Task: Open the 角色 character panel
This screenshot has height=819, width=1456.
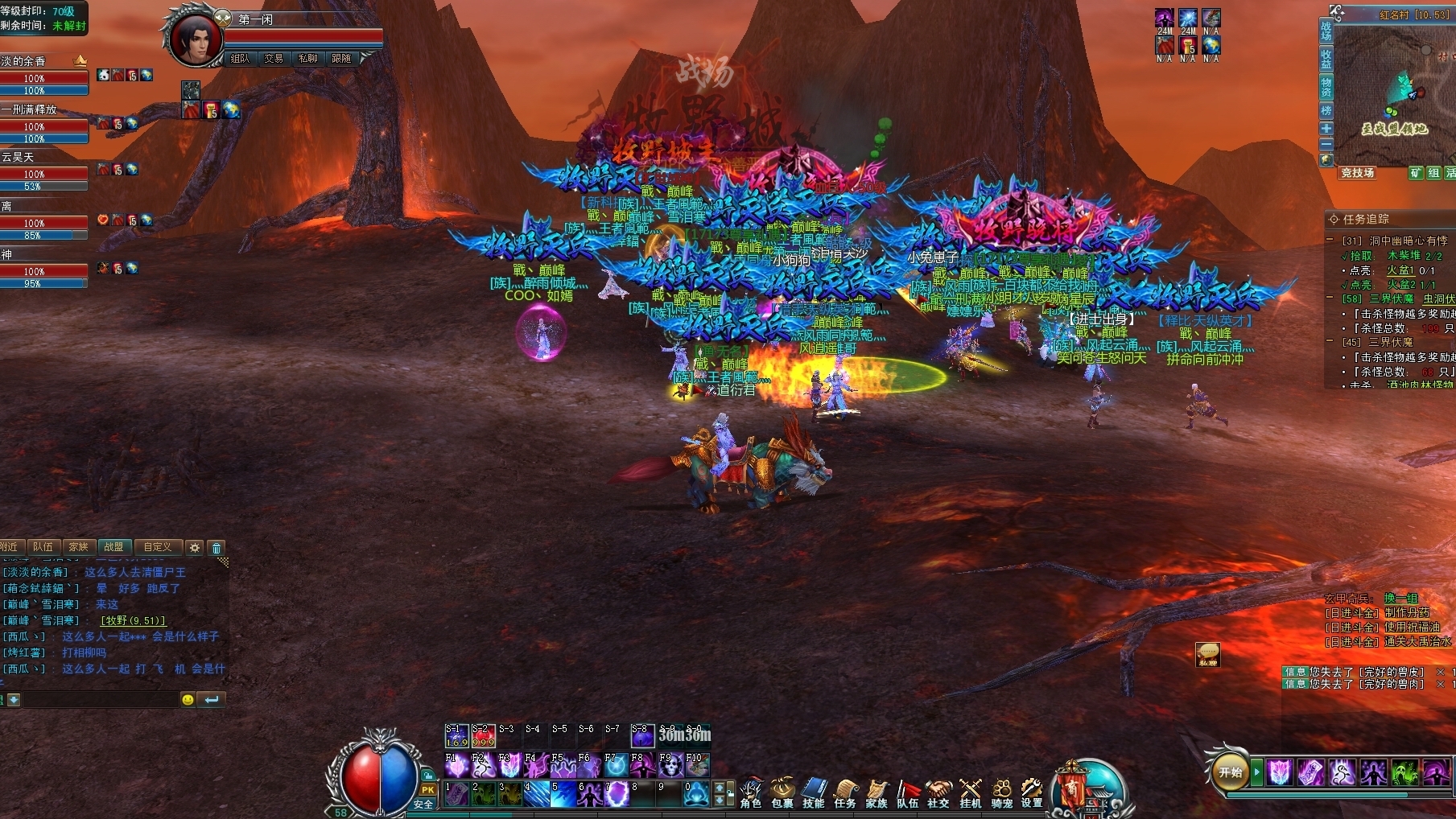Action: pos(751,792)
